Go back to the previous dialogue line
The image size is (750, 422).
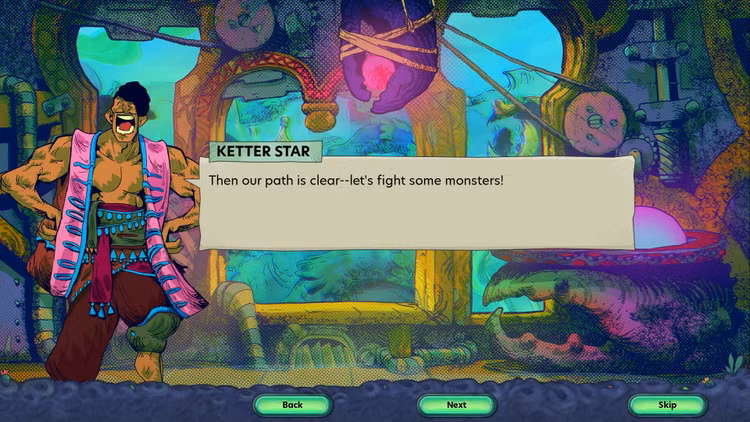coord(292,405)
